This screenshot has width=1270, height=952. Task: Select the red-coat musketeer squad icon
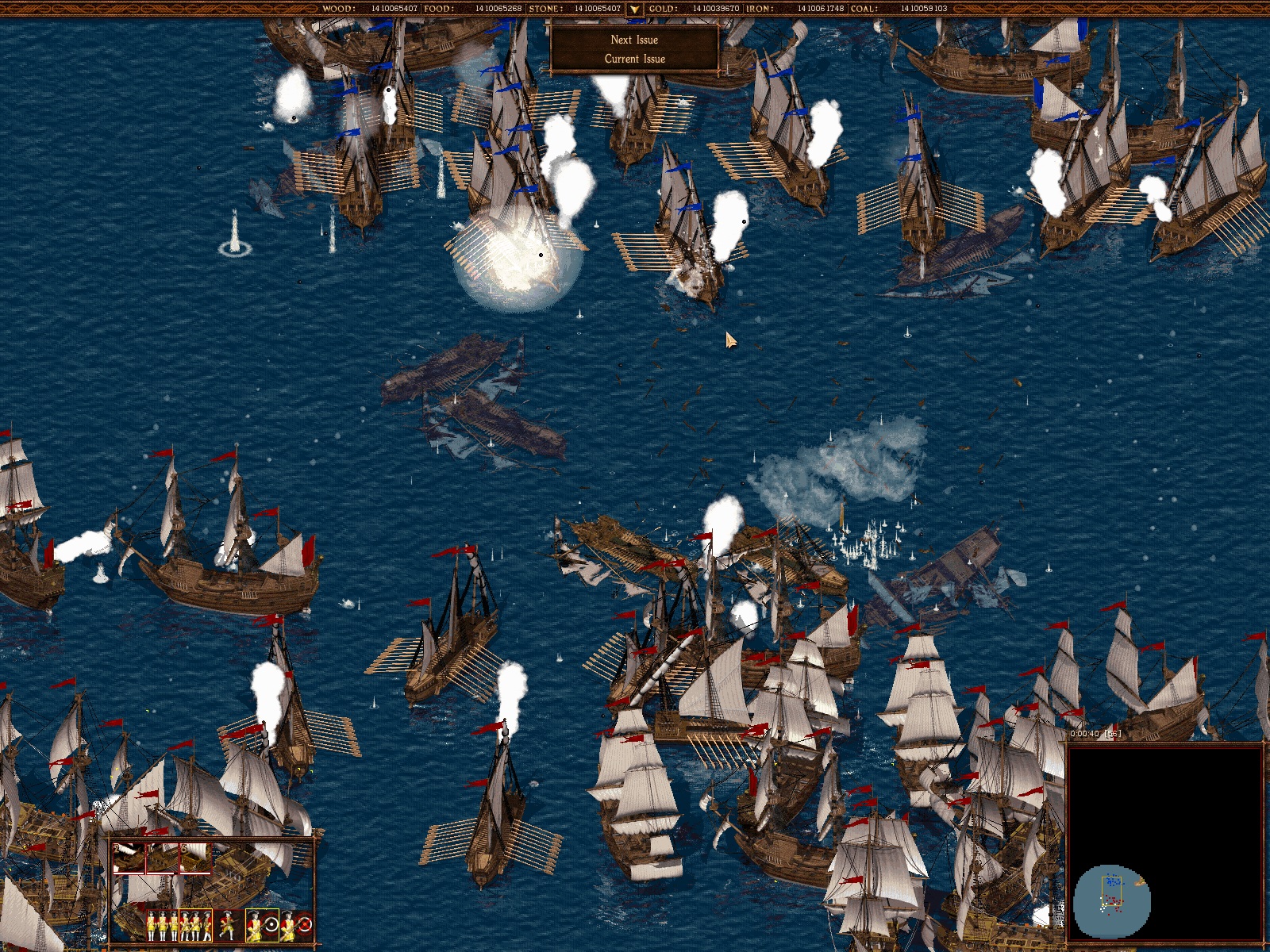click(x=194, y=925)
